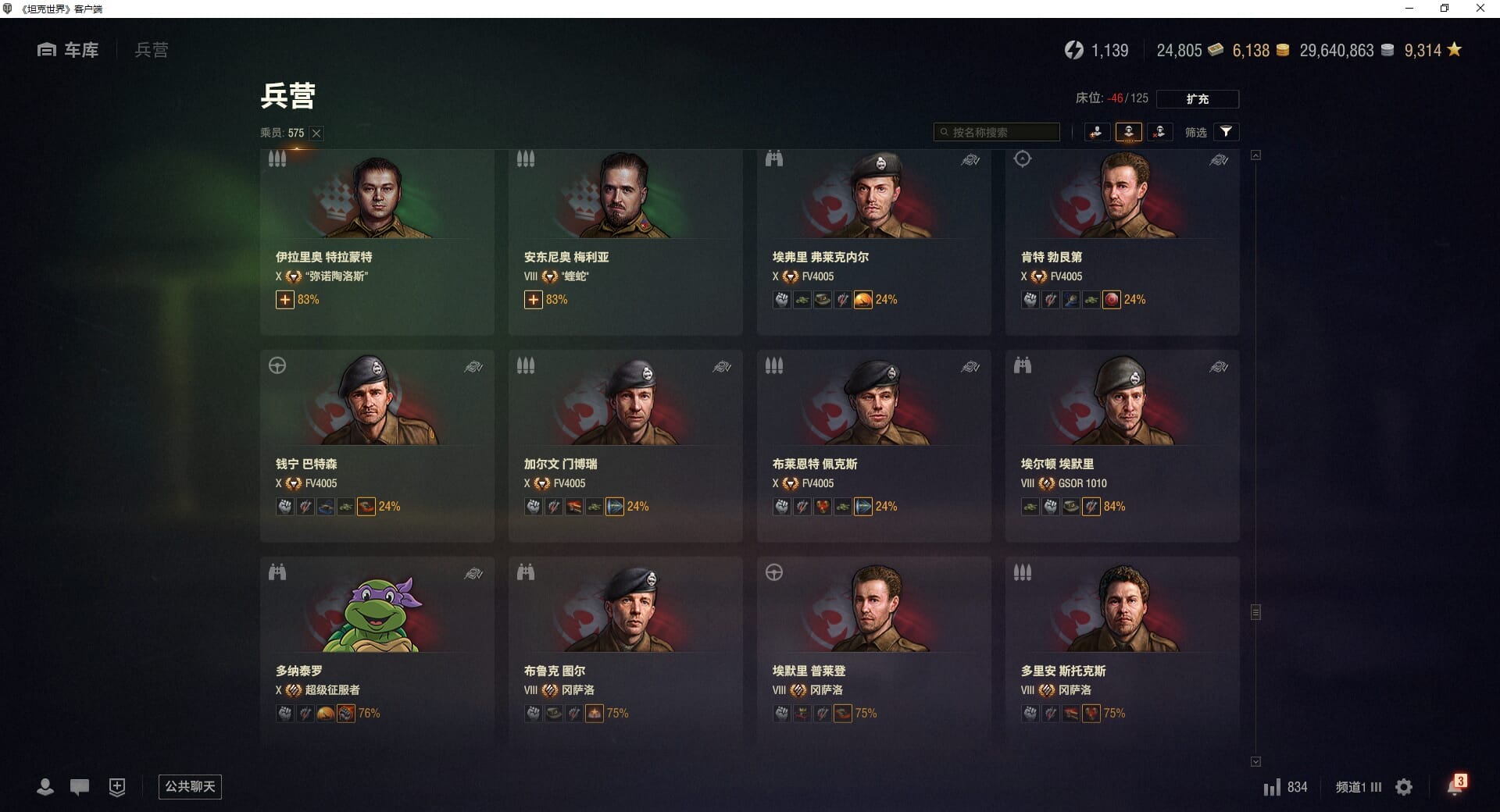Screen dimensions: 1500x812
Task: Click the 扩充 expand barracks button
Action: [1197, 99]
